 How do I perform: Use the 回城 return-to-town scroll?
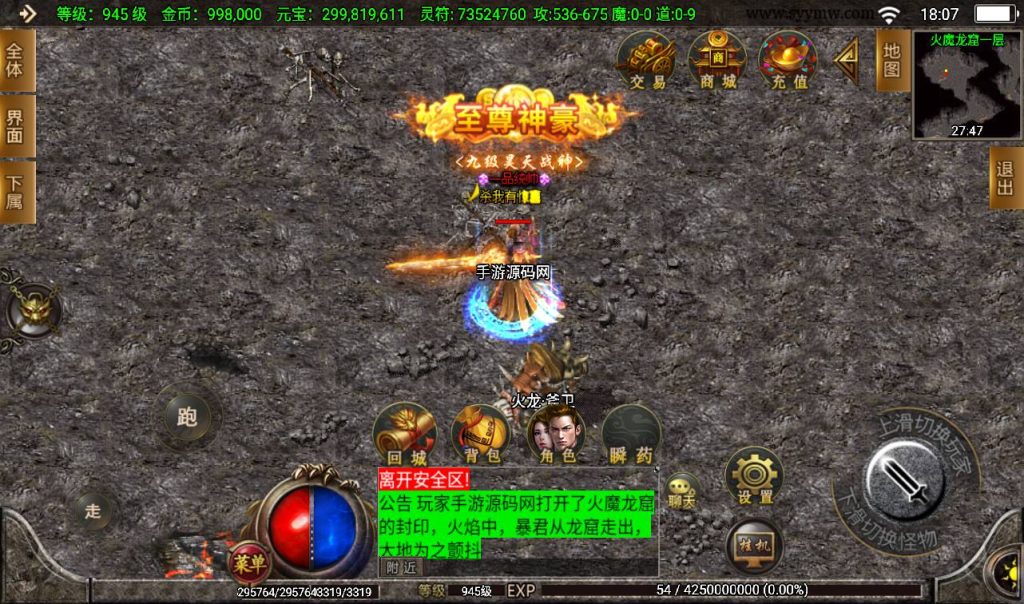pyautogui.click(x=404, y=434)
